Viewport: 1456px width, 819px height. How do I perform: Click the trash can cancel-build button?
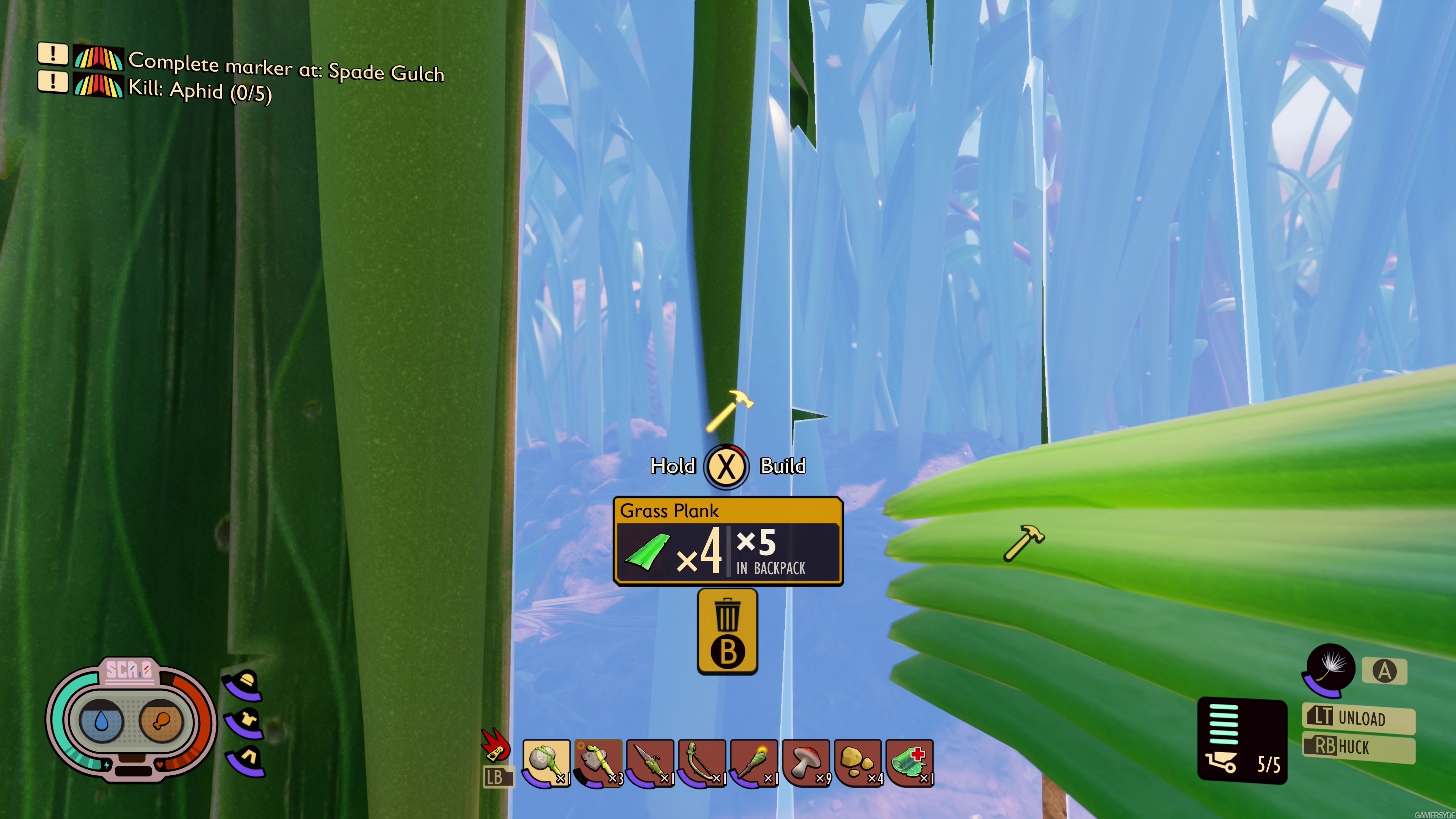(728, 631)
